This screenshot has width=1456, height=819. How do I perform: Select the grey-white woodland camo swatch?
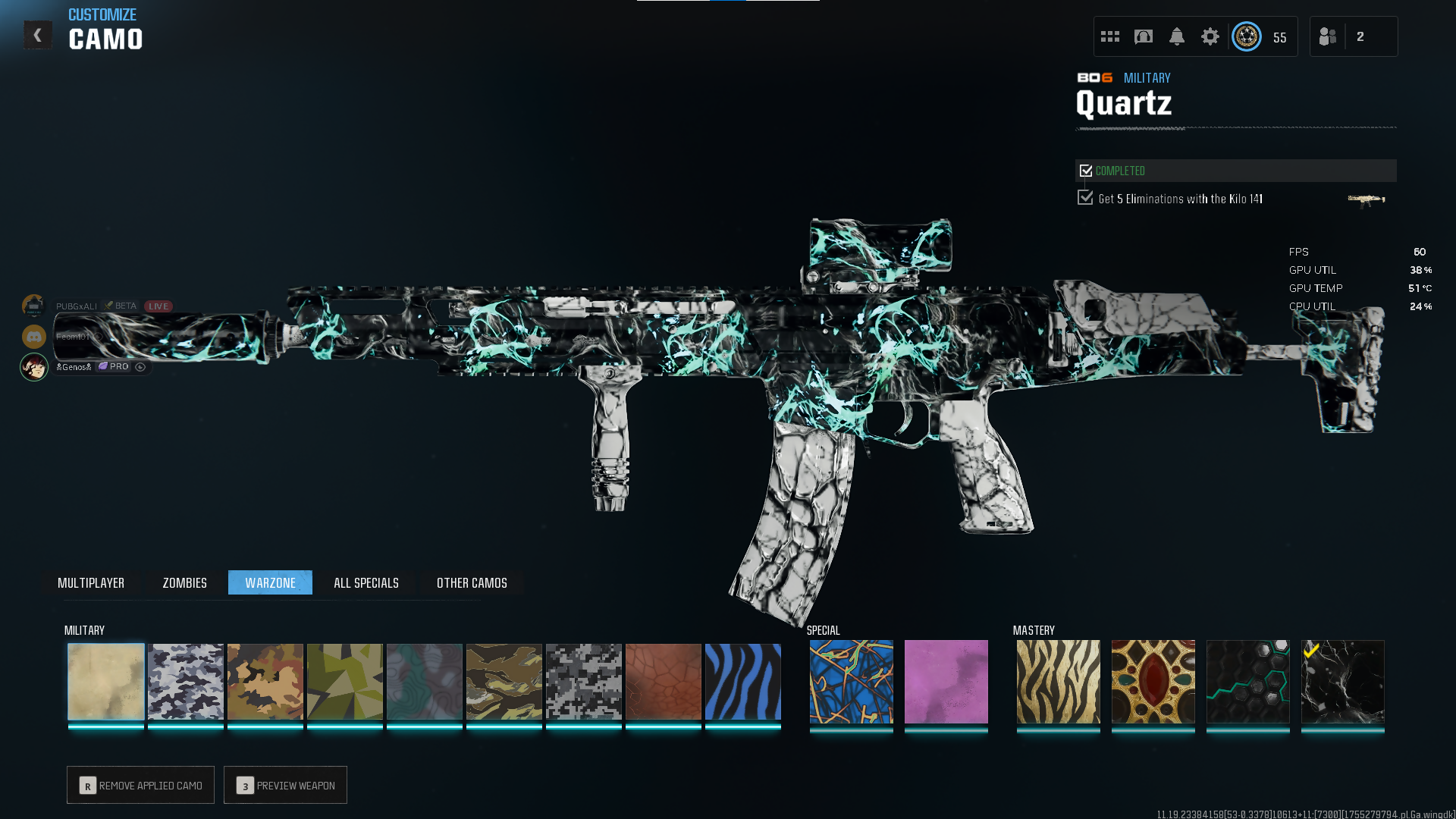tap(186, 682)
